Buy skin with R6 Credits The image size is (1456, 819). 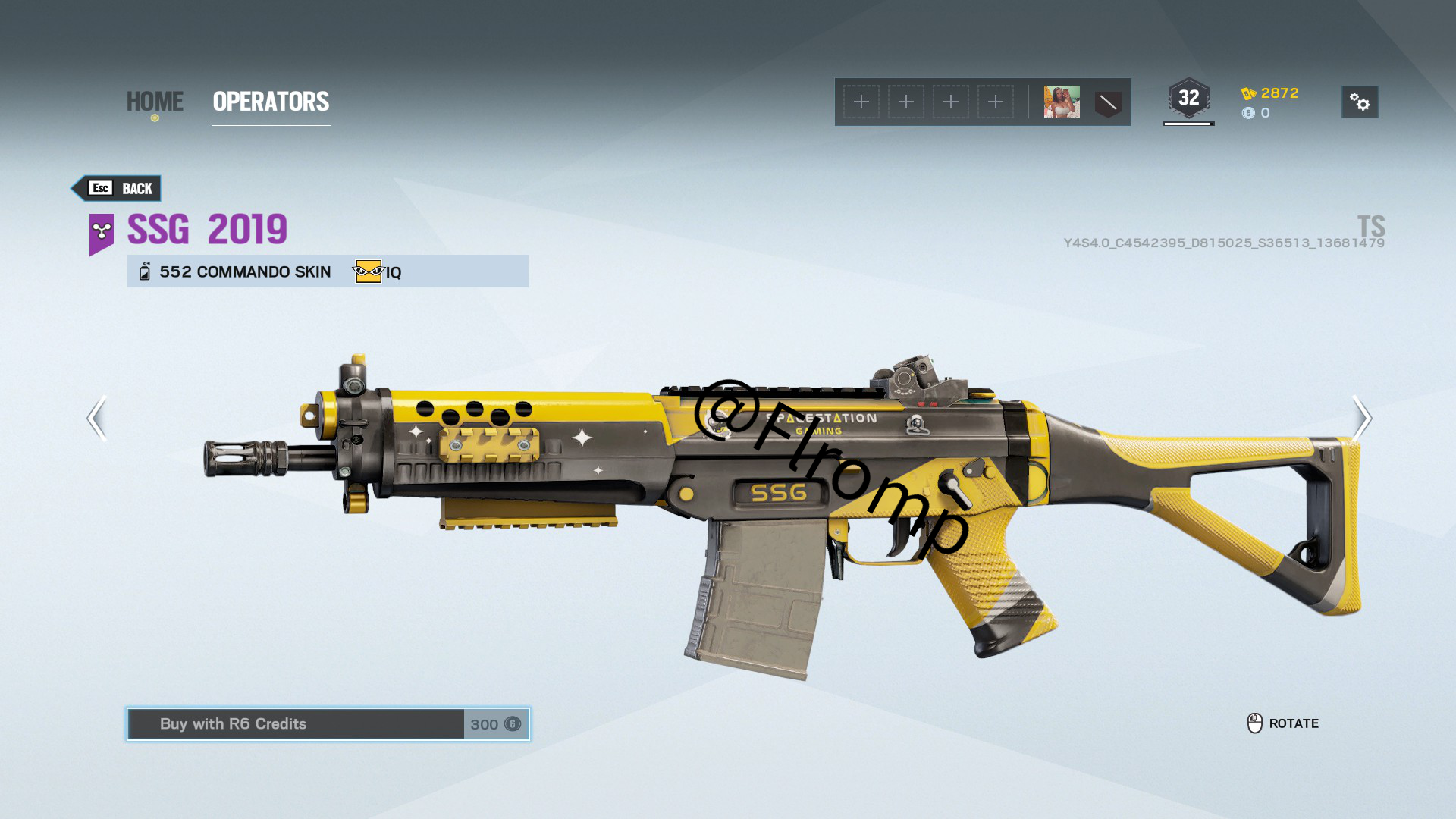pos(328,724)
